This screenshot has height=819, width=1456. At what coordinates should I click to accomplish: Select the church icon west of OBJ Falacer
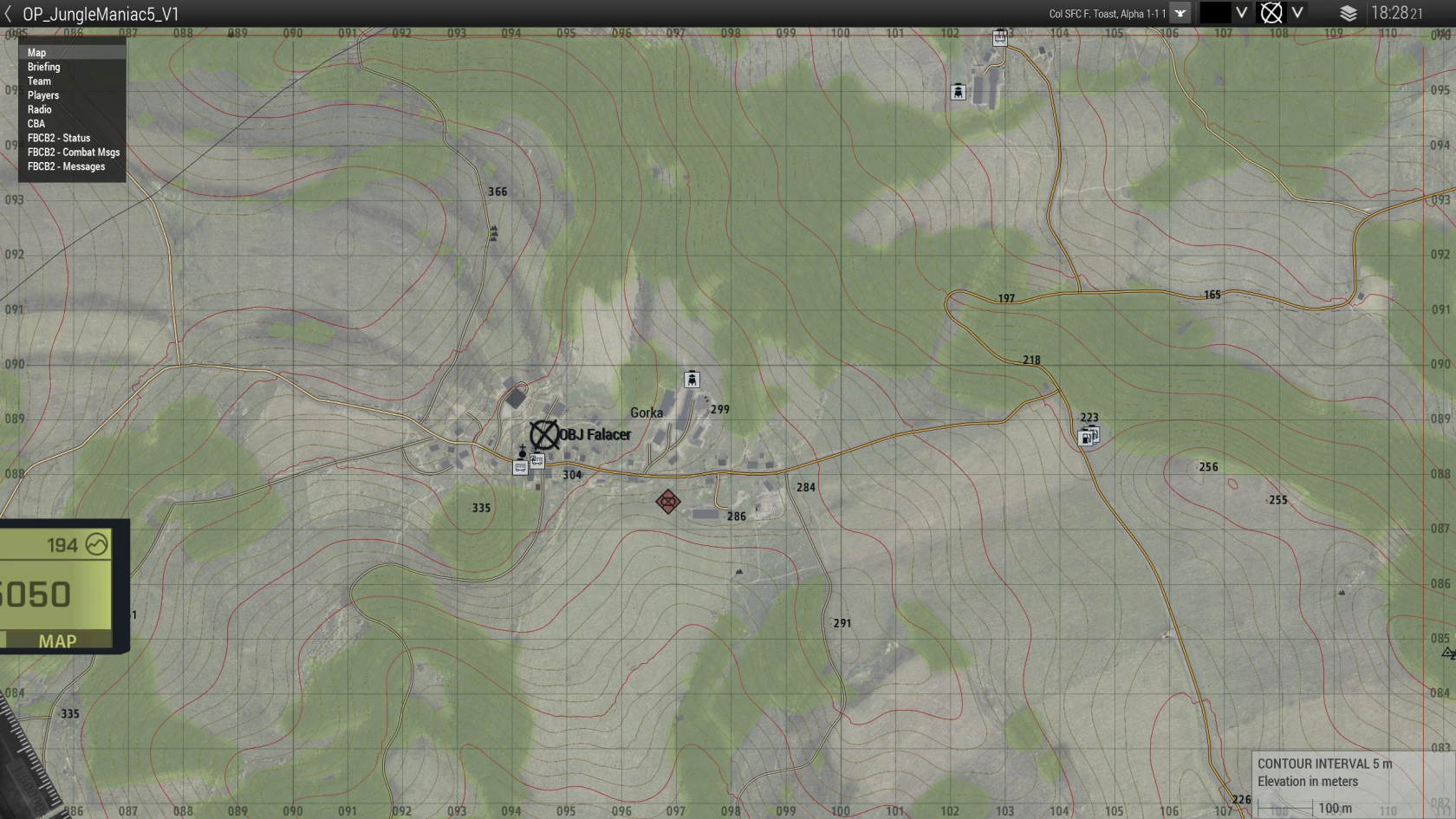523,450
